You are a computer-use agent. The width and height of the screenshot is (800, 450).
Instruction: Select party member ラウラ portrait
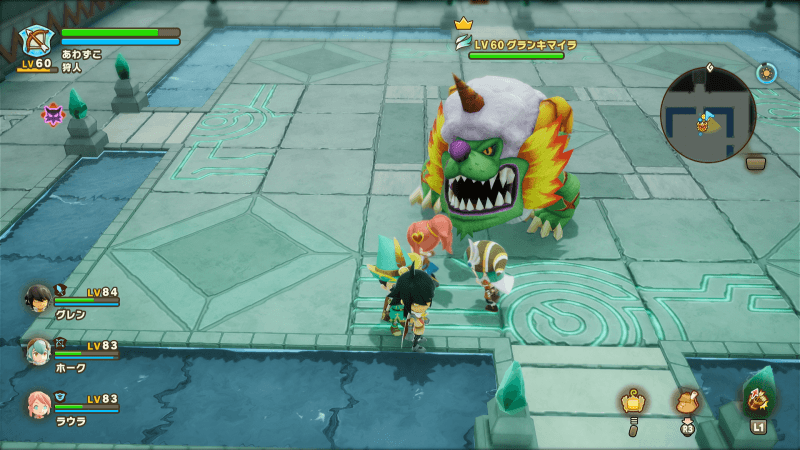[x=40, y=403]
